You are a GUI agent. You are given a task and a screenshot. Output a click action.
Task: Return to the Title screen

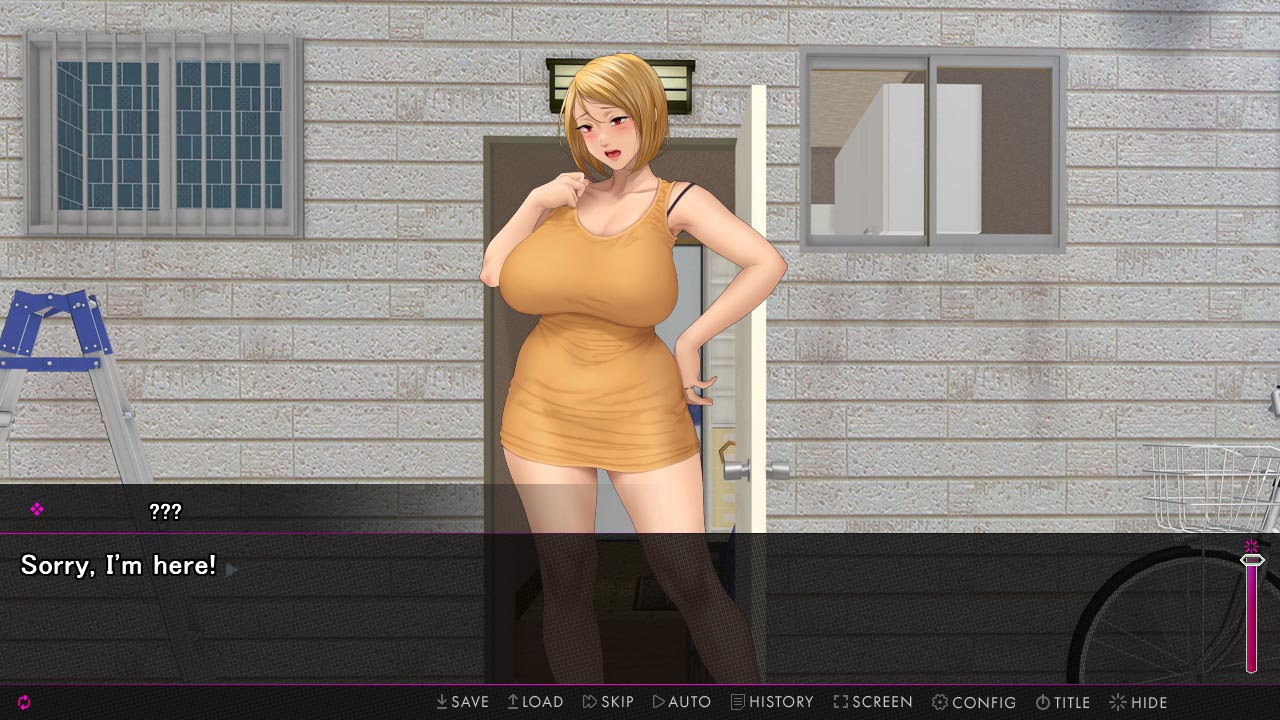pos(1062,702)
